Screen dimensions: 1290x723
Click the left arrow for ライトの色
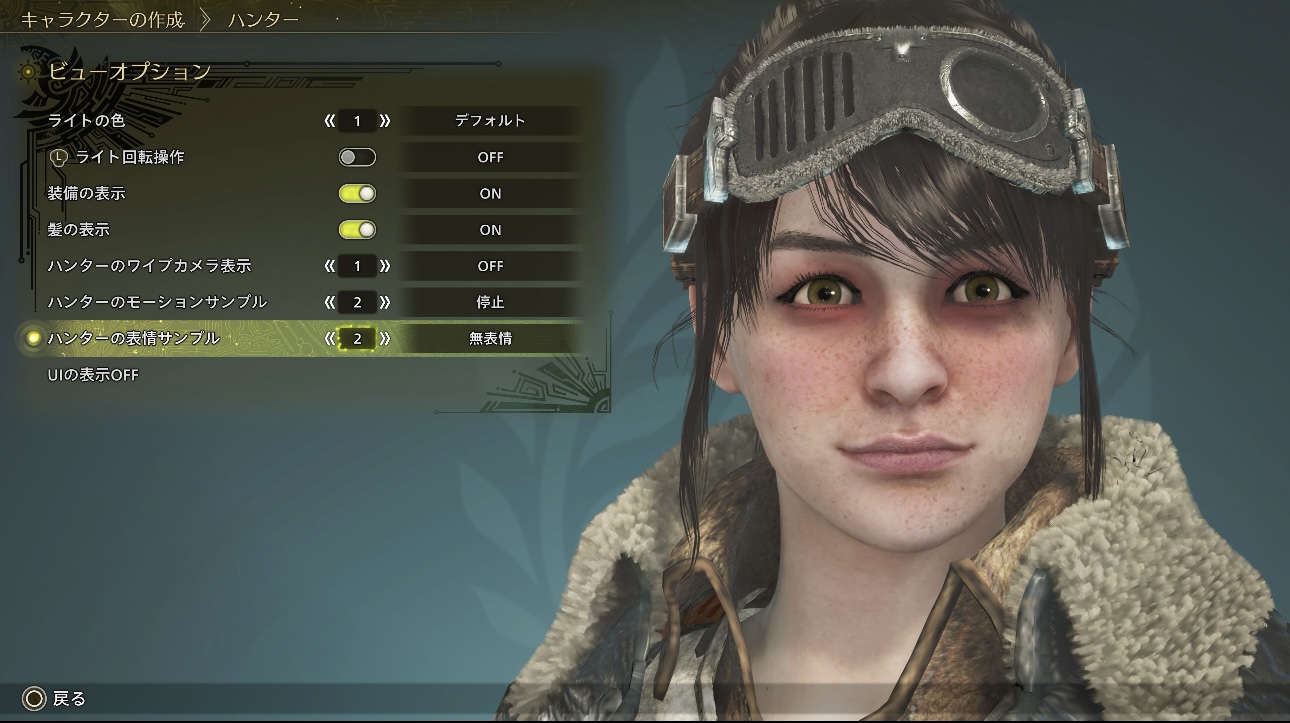329,121
